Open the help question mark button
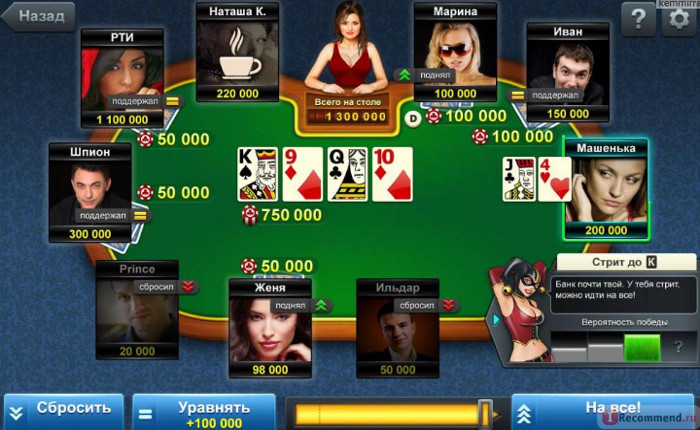The width and height of the screenshot is (700, 430). coord(639,17)
